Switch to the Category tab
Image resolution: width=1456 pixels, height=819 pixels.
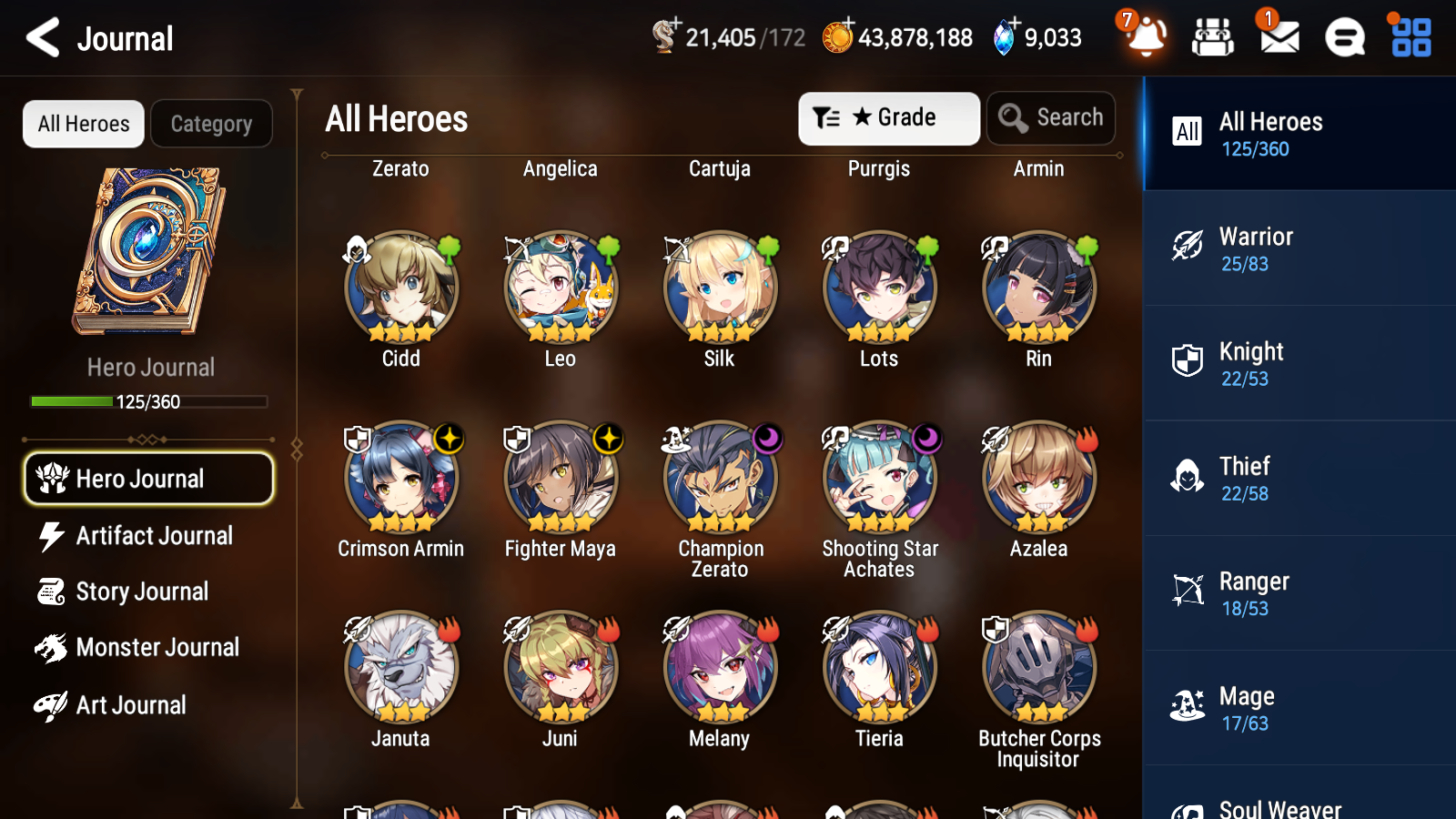click(x=211, y=124)
